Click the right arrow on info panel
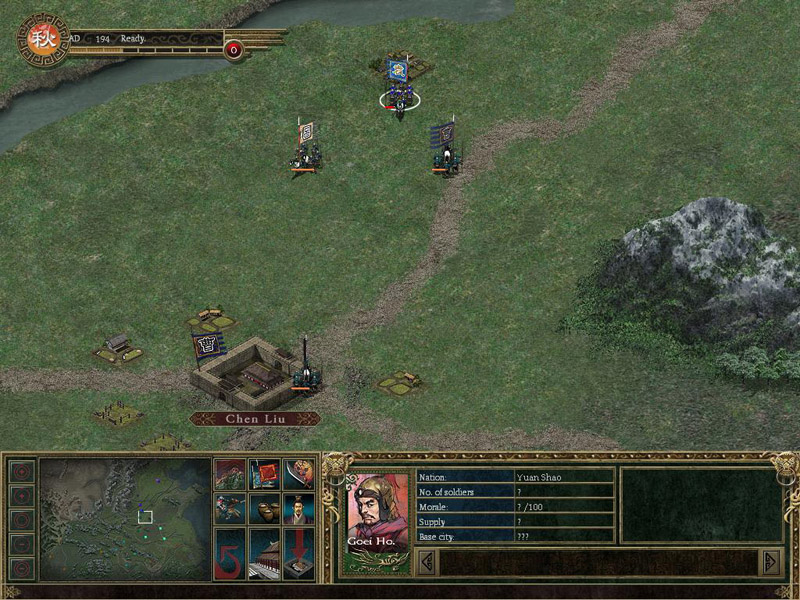 tap(770, 562)
